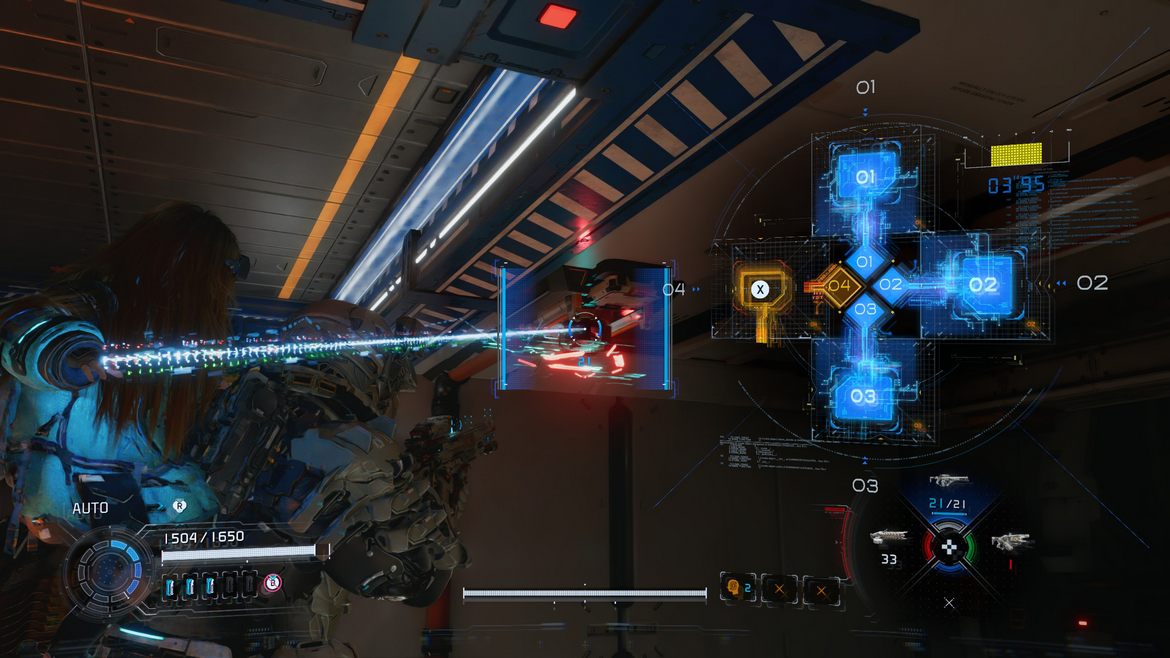Click the ammo wheel center cross icon
The width and height of the screenshot is (1170, 658).
pyautogui.click(x=952, y=546)
